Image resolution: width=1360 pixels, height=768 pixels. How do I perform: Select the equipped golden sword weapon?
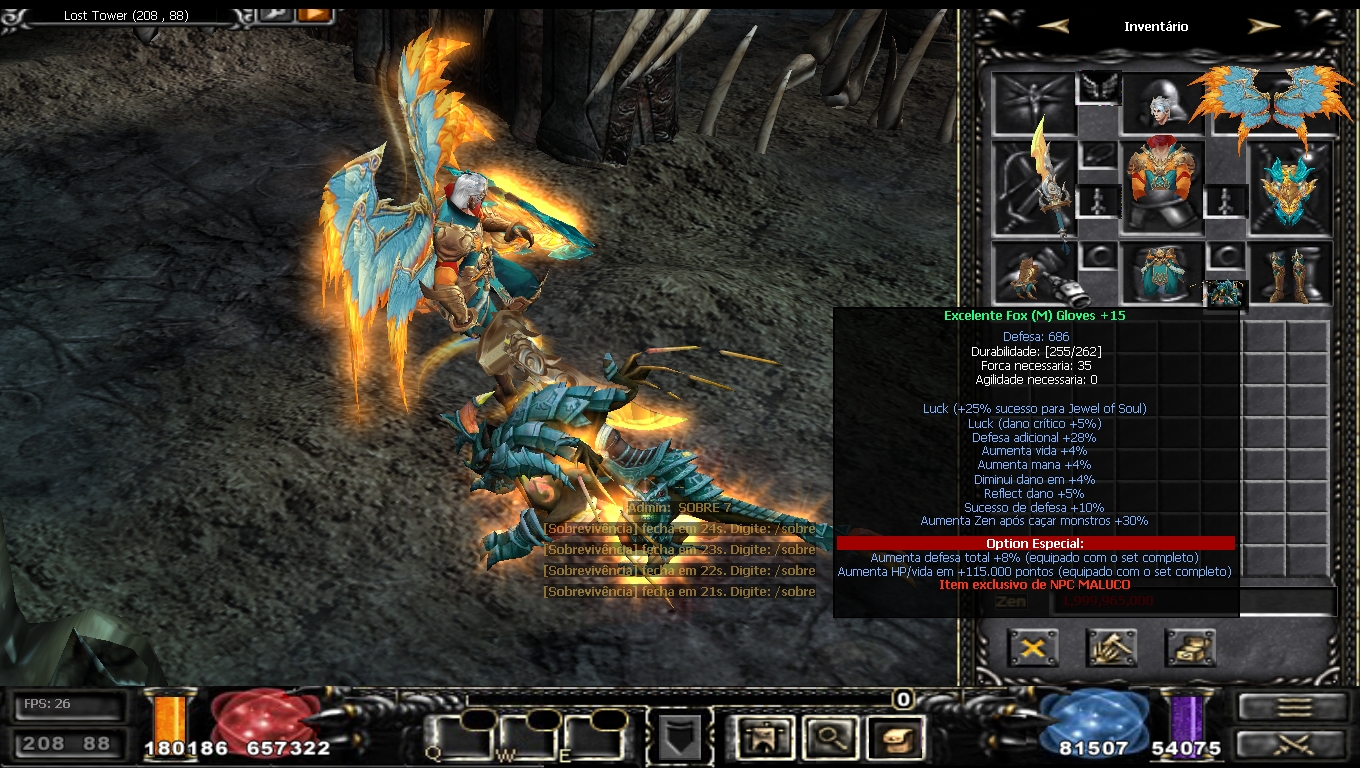pyautogui.click(x=1035, y=189)
